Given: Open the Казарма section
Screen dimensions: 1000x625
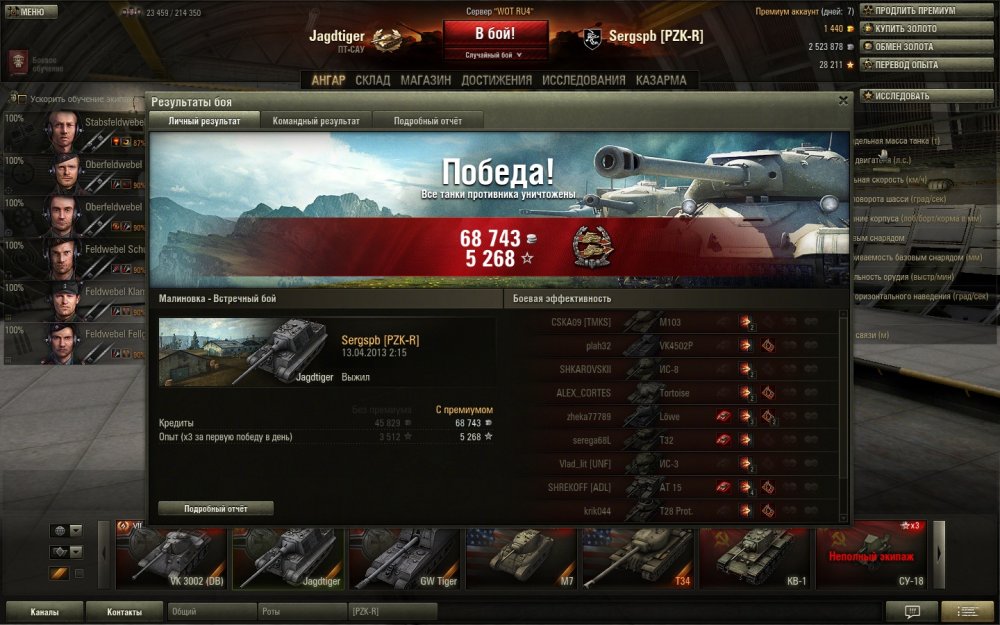Looking at the screenshot, I should [661, 80].
